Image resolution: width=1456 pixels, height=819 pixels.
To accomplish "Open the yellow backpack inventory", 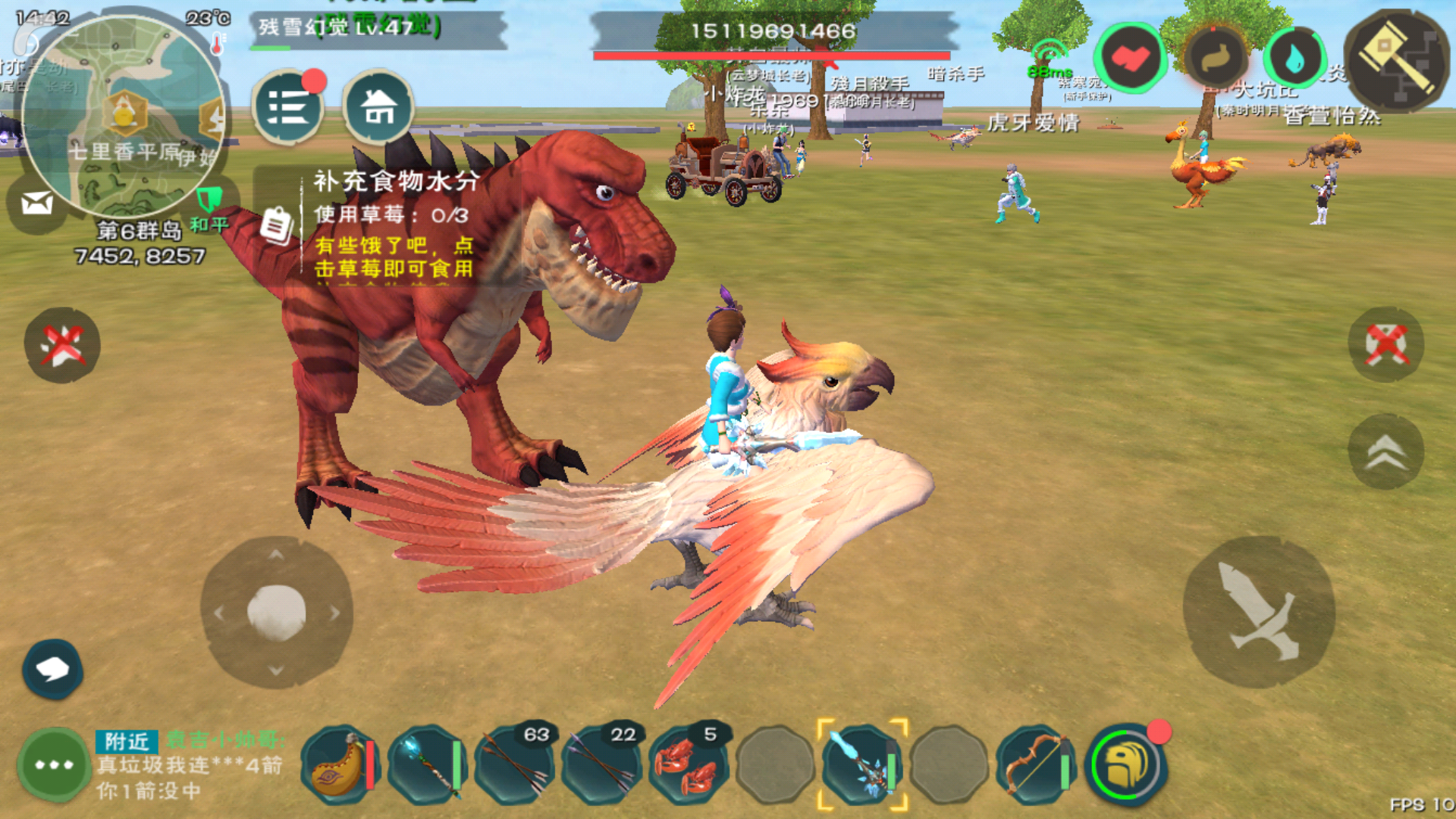I will tap(1126, 765).
